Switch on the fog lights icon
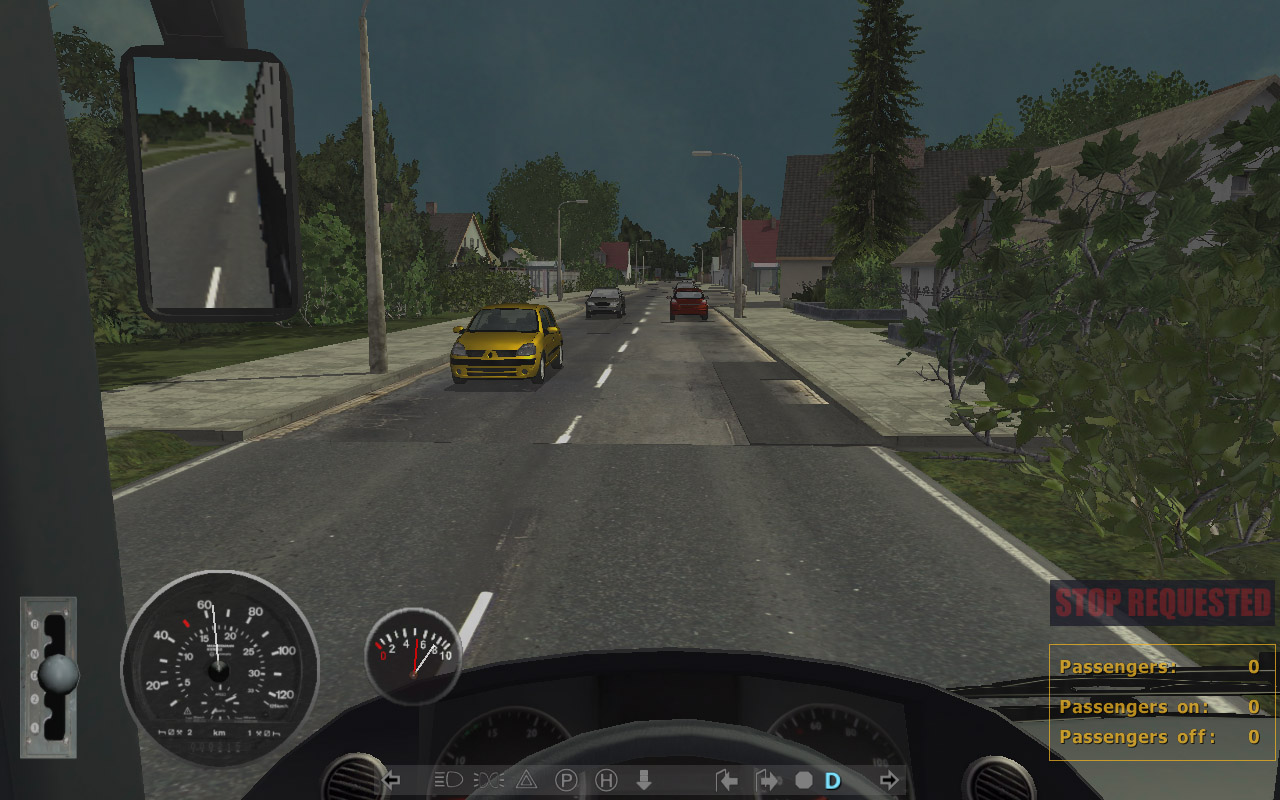The image size is (1280, 800). [x=488, y=780]
